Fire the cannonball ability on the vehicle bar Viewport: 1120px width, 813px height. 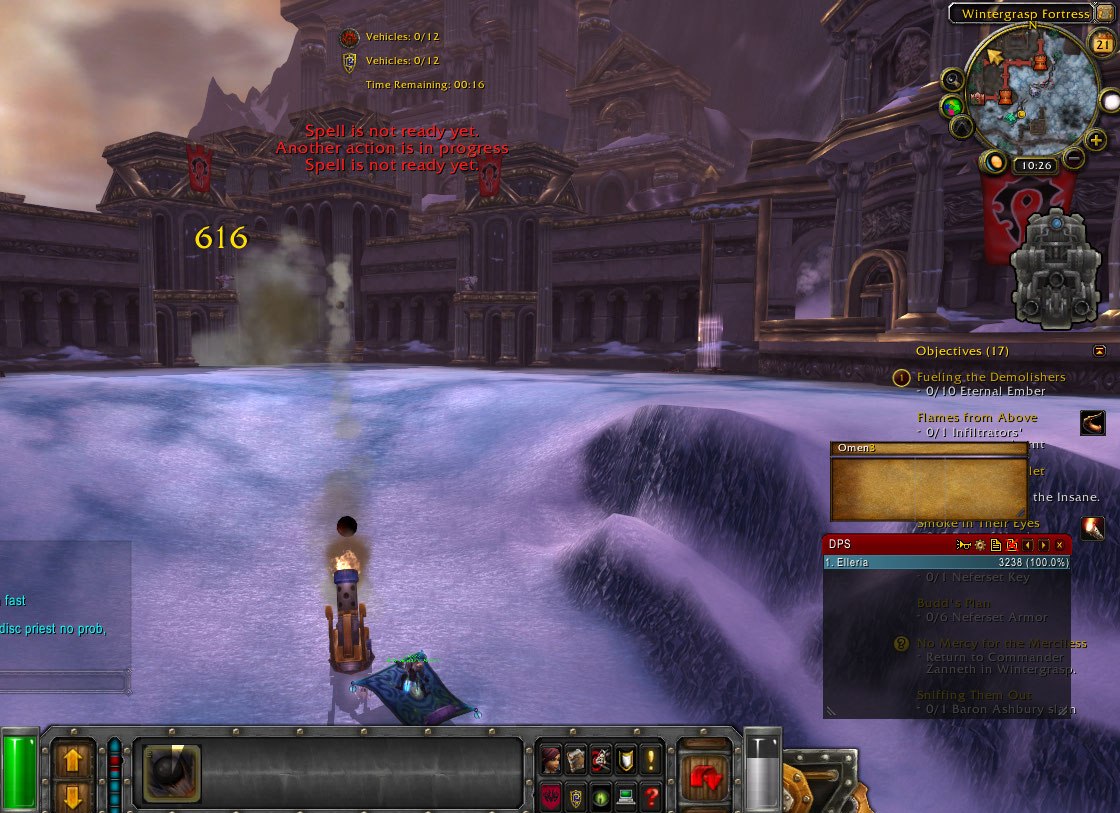(x=172, y=773)
